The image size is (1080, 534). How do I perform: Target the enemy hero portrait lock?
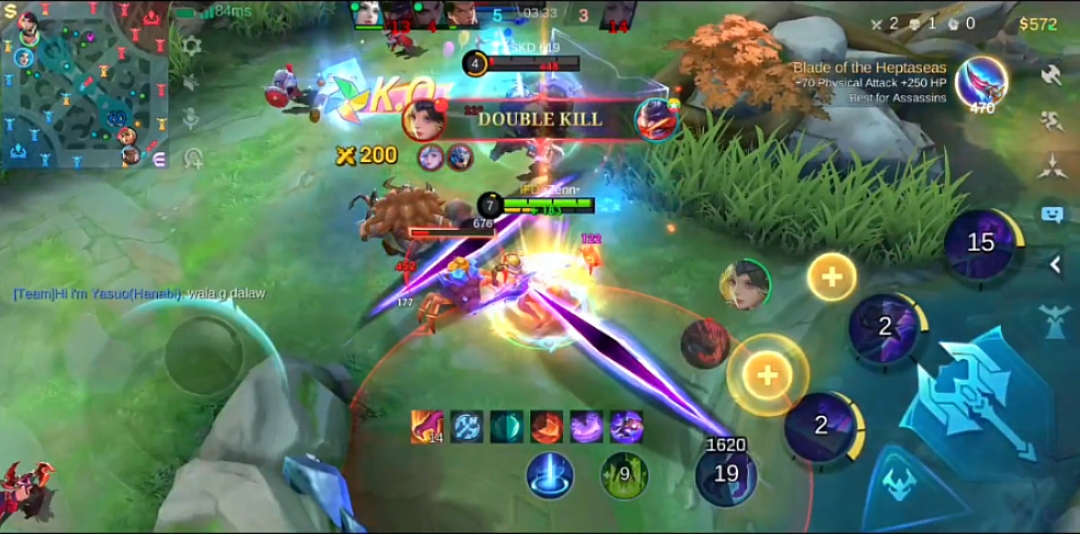tap(744, 284)
